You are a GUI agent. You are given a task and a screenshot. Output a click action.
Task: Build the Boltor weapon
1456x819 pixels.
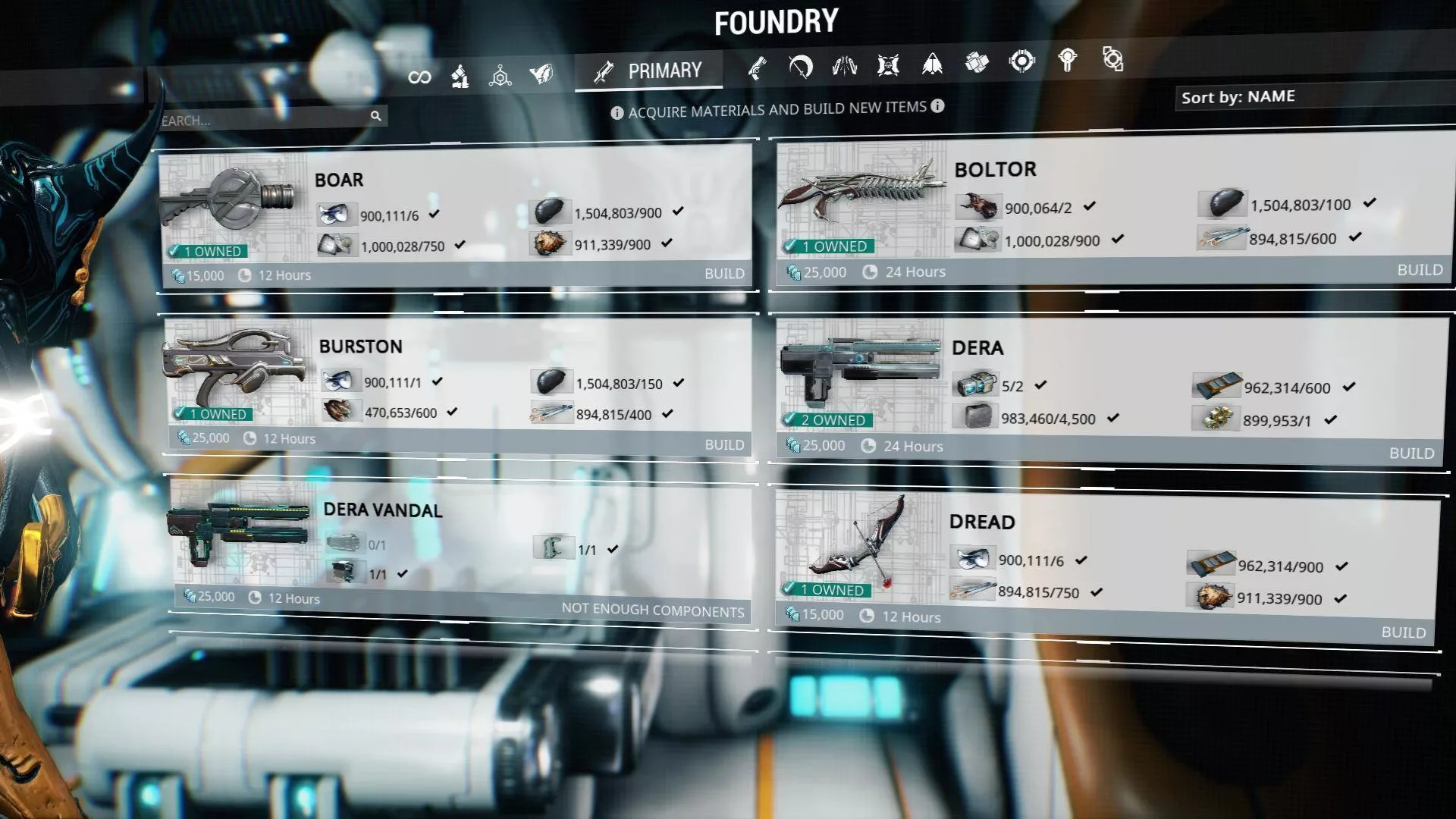pos(1419,270)
